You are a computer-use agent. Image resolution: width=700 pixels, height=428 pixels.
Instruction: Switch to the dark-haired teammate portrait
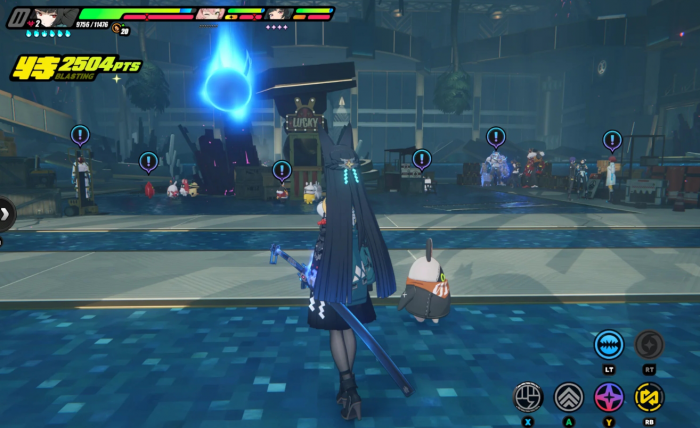click(x=279, y=14)
